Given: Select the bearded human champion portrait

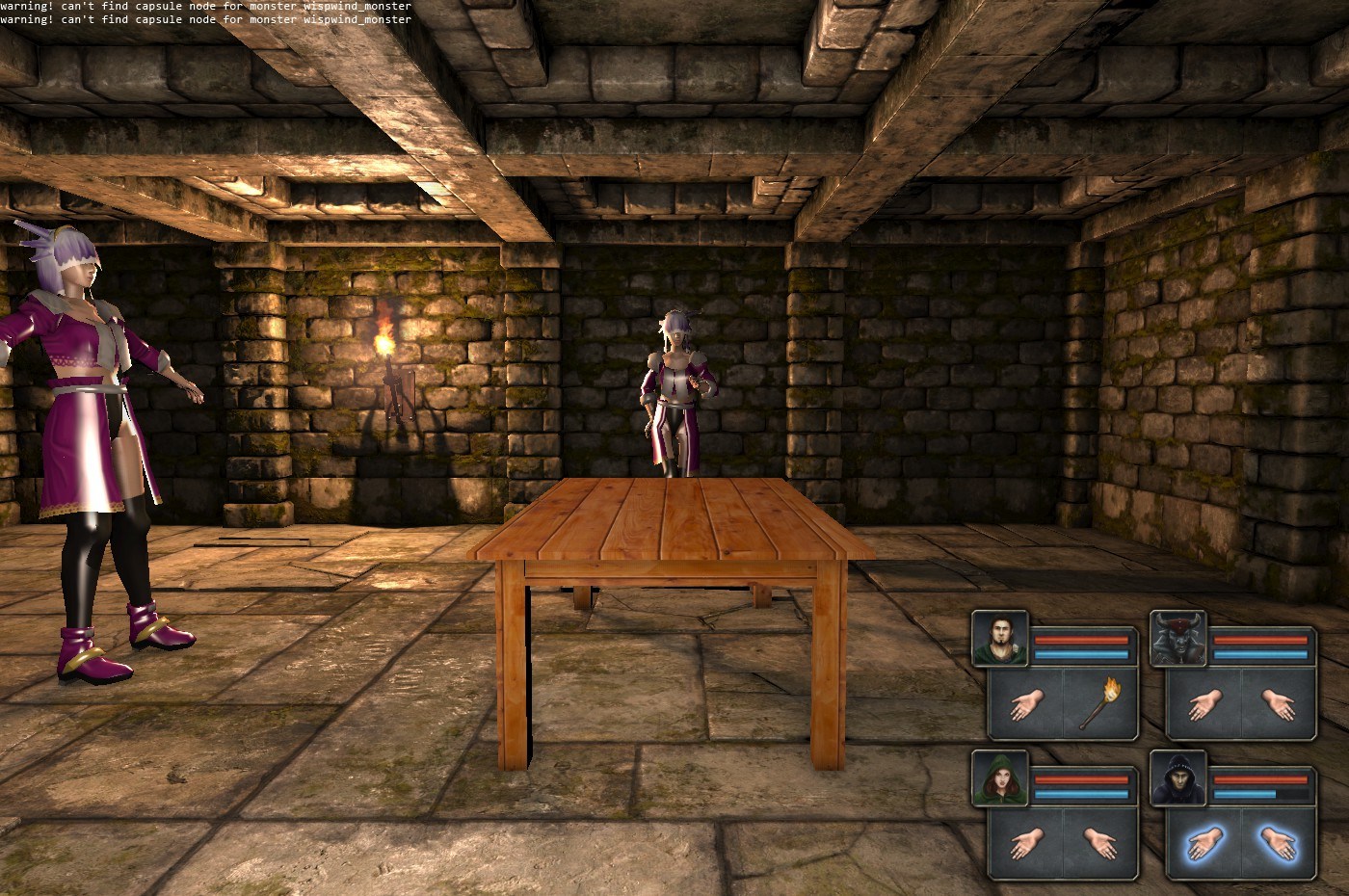Looking at the screenshot, I should pyautogui.click(x=1000, y=638).
